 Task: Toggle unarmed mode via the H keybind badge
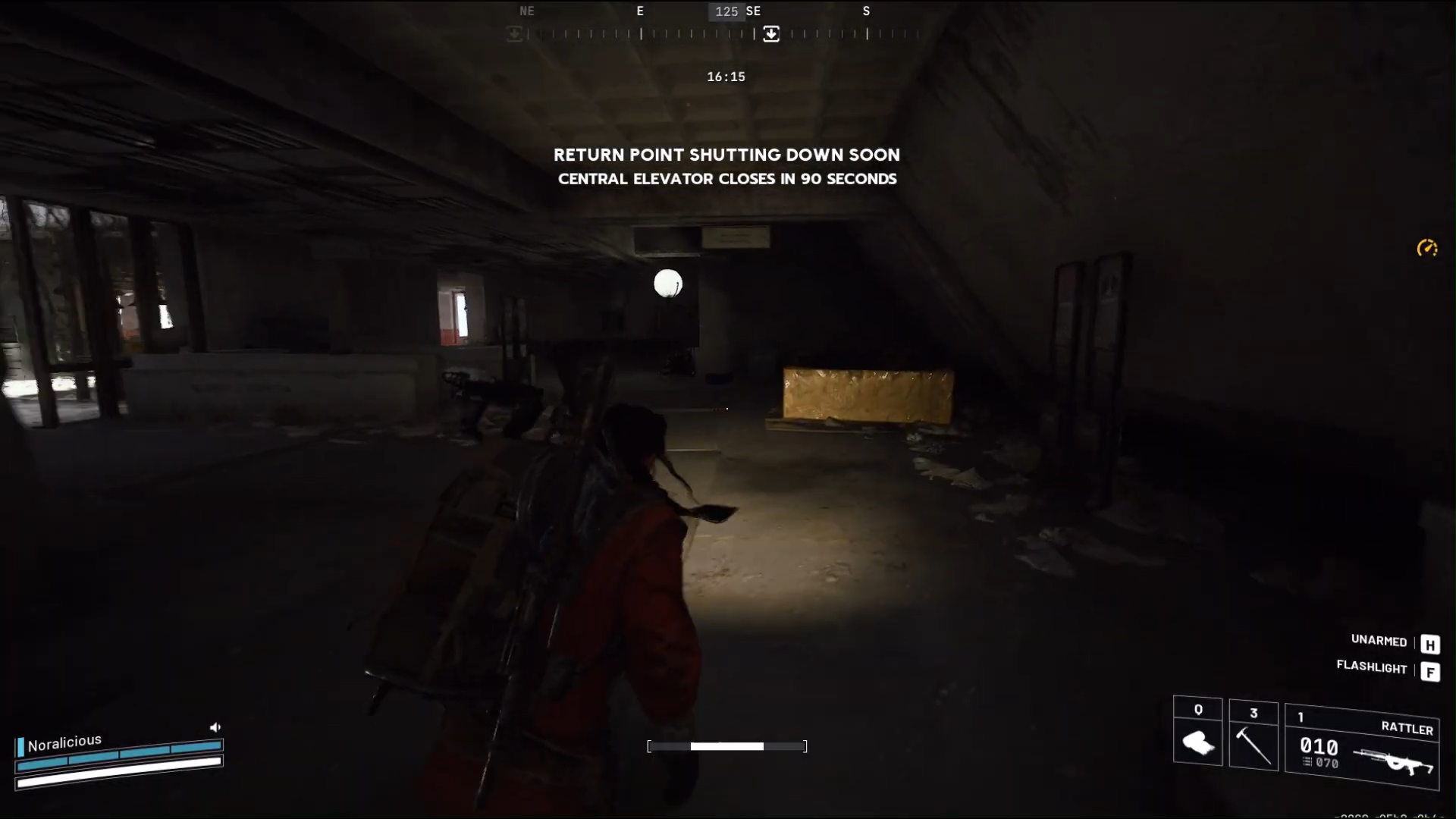(x=1431, y=644)
